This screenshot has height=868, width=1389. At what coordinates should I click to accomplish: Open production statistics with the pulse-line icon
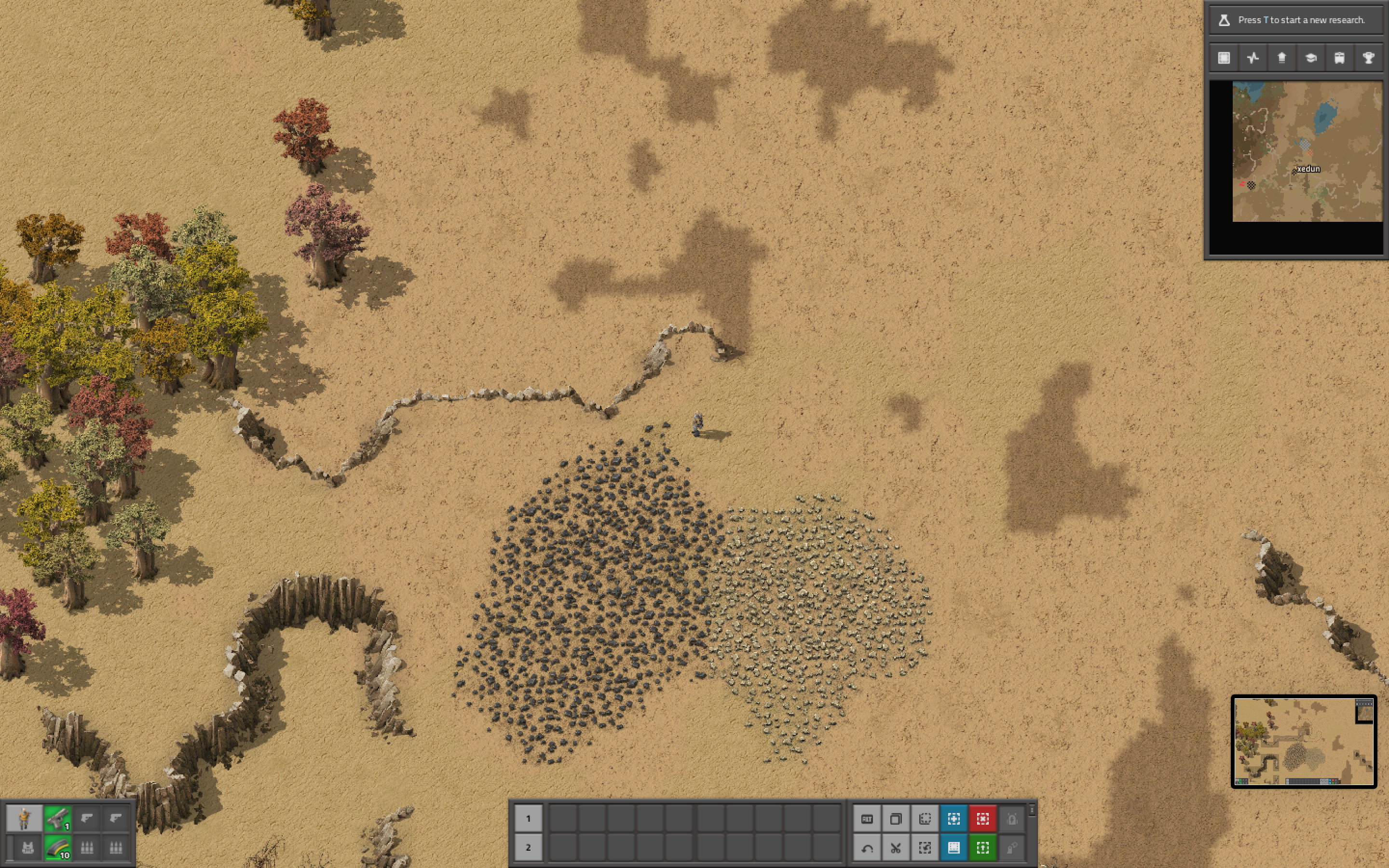pyautogui.click(x=1253, y=58)
